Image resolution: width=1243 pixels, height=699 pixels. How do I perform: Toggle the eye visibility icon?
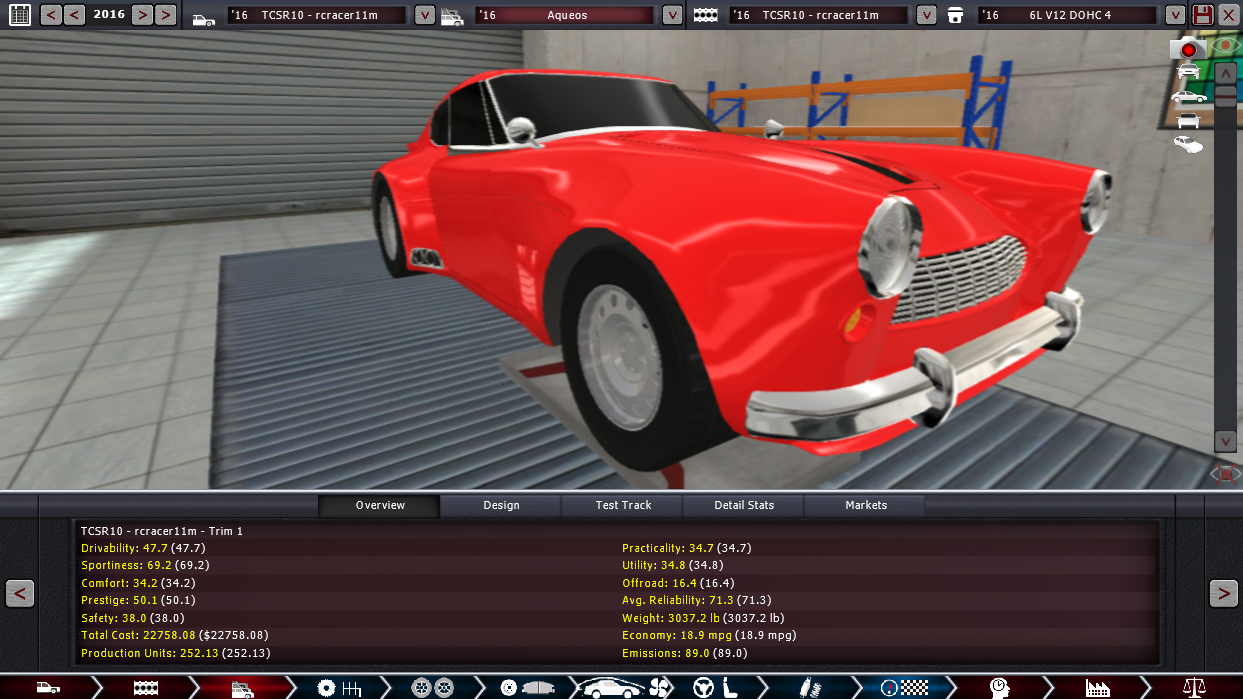tap(1224, 46)
